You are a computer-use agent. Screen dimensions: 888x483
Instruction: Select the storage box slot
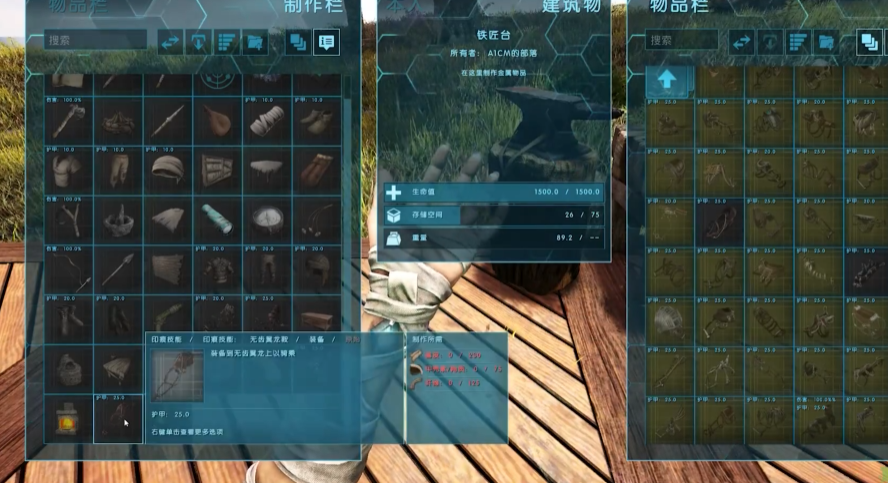[317, 320]
